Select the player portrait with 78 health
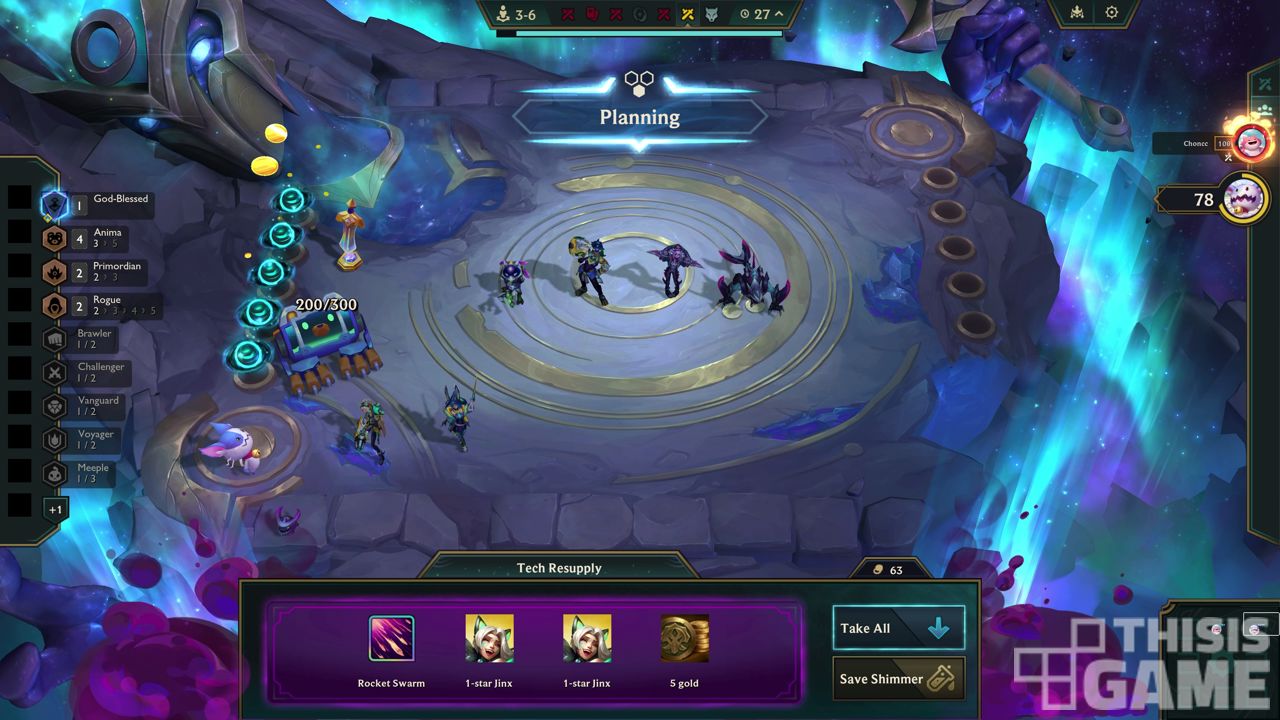 [1243, 199]
